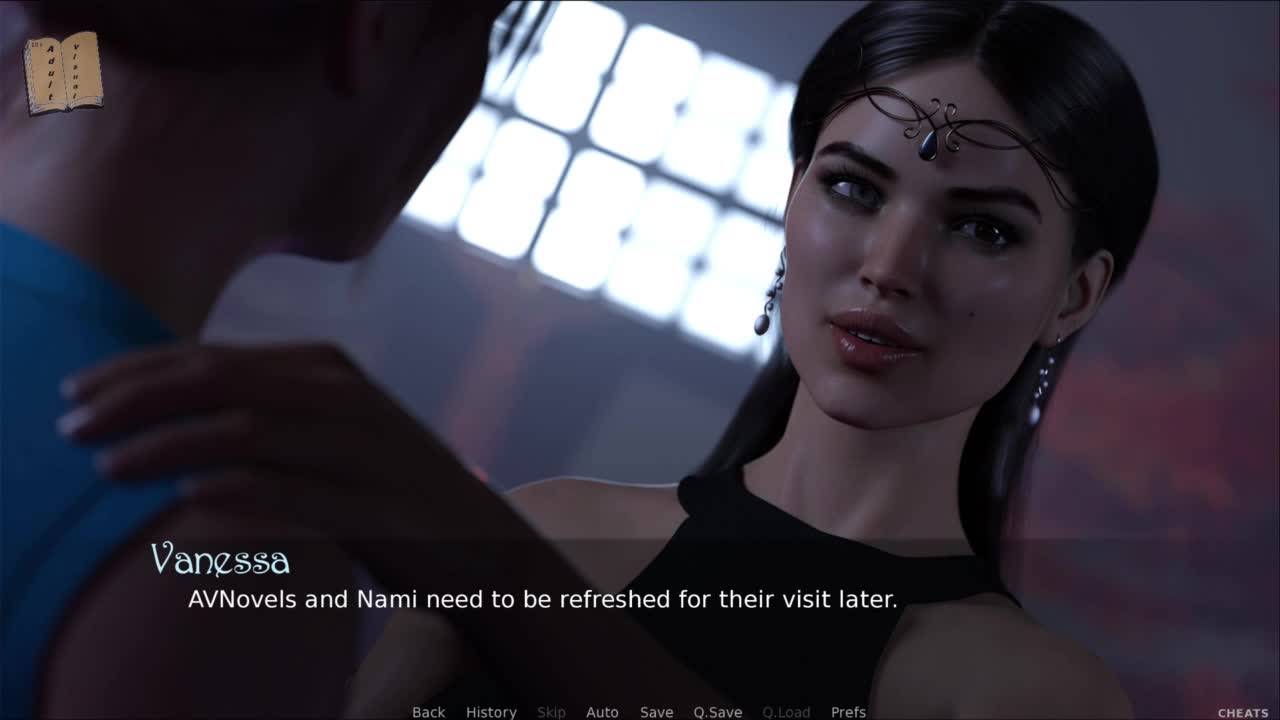Screen dimensions: 1280x720
Task: Open the dialogue History log
Action: pos(491,712)
